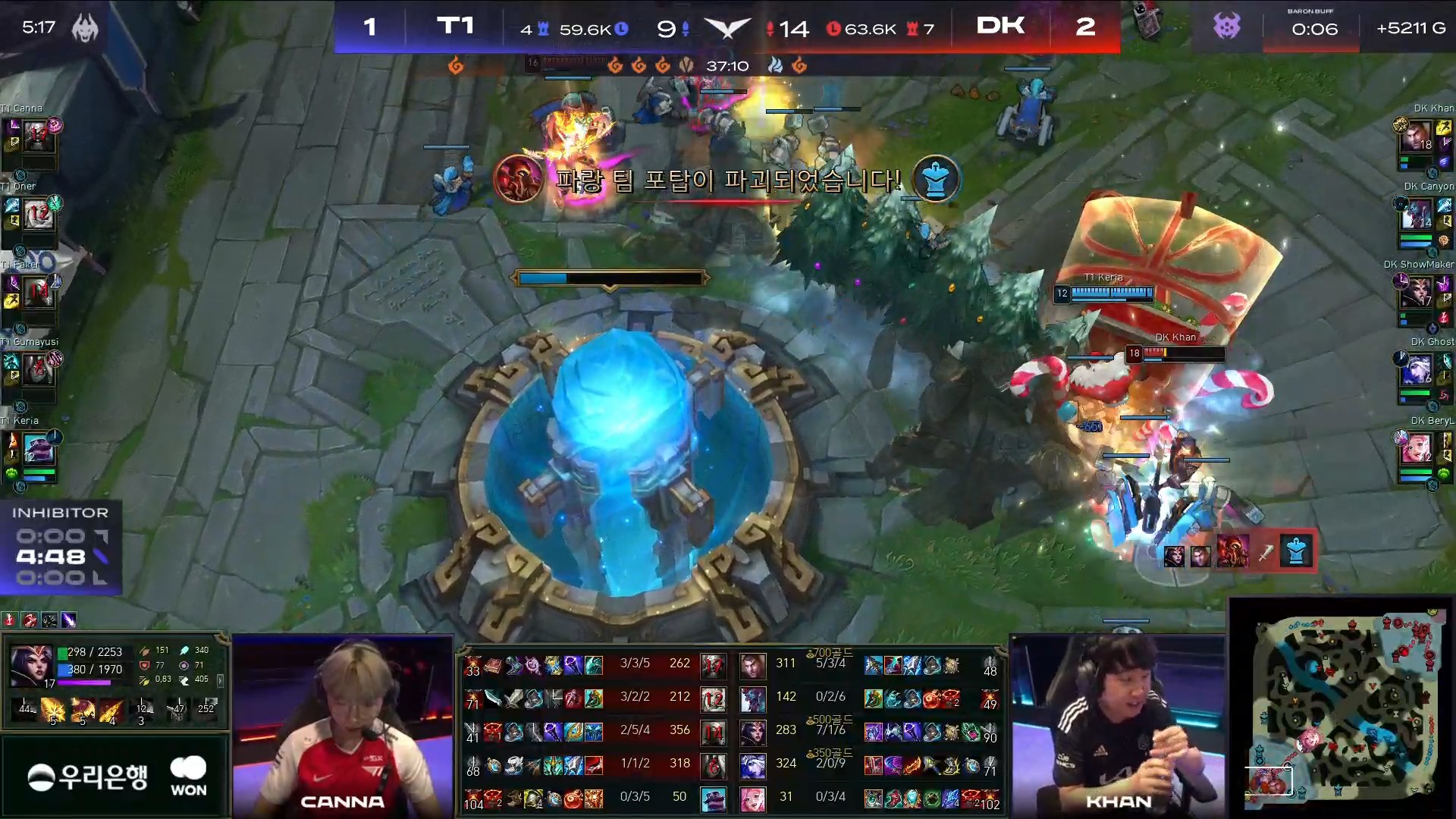Focus DK Canyon's champion portrait
This screenshot has height=819, width=1456.
[x=1417, y=215]
